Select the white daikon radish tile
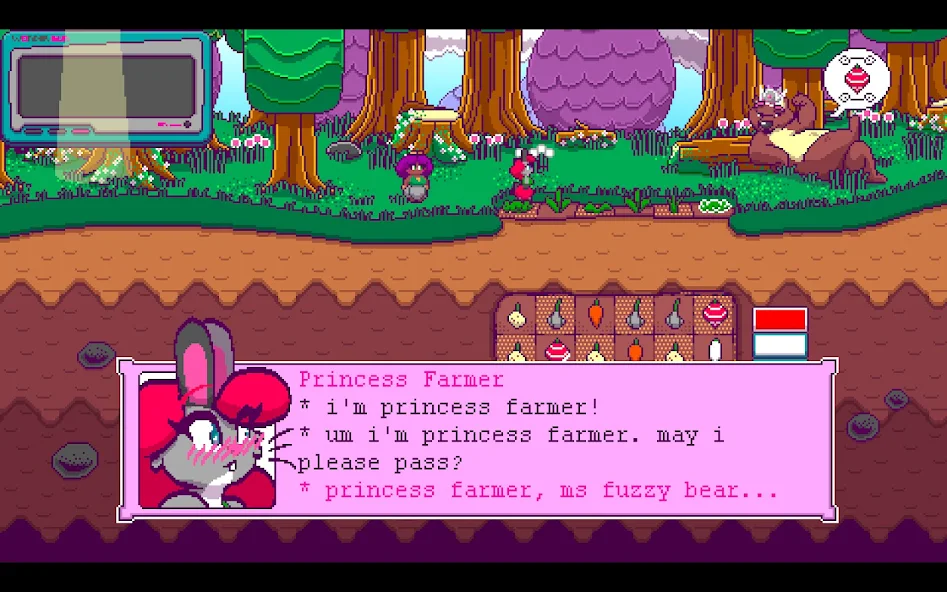Image resolution: width=947 pixels, height=592 pixels. [714, 350]
